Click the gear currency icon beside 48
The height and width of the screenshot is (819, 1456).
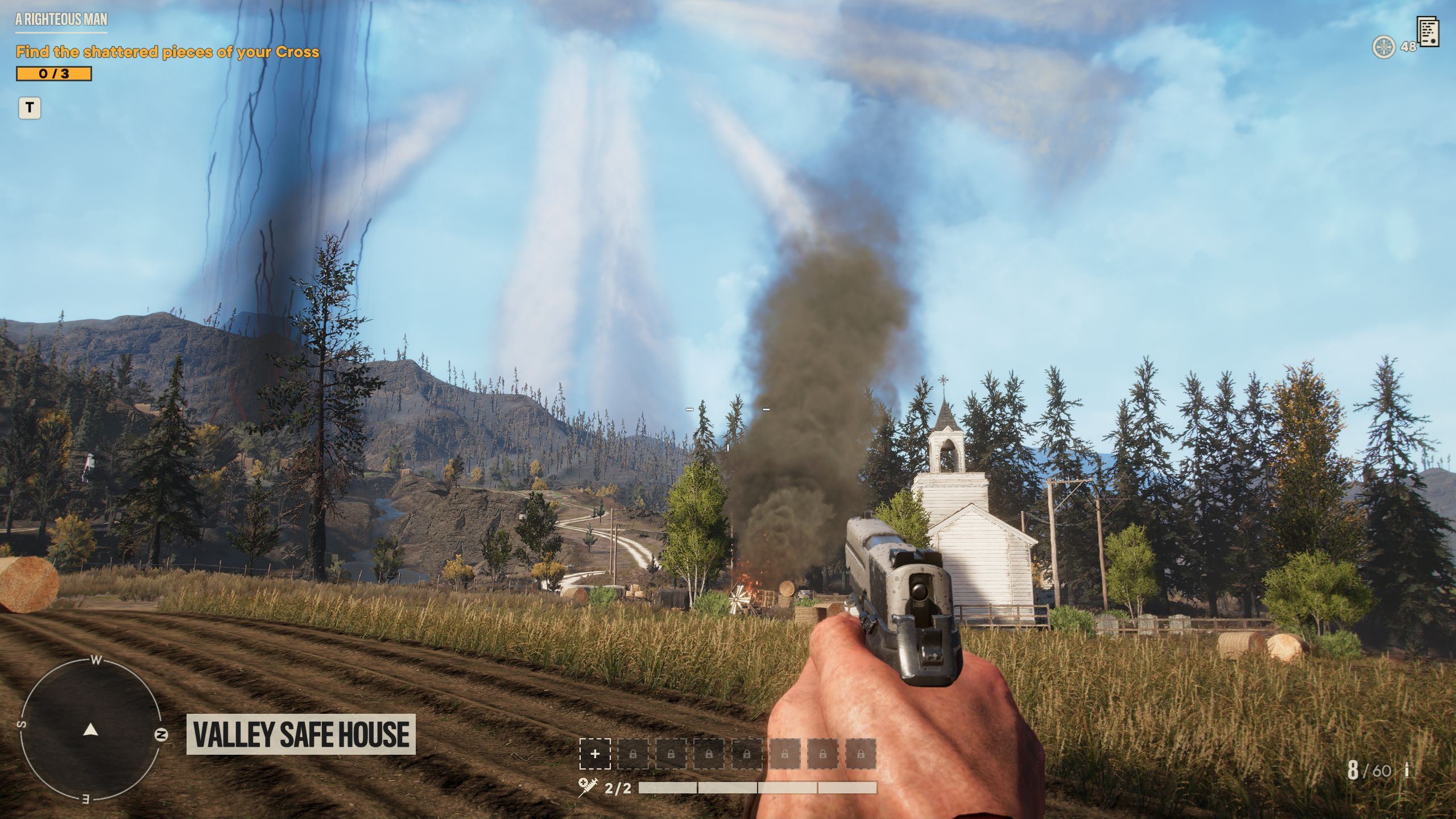pos(1383,47)
